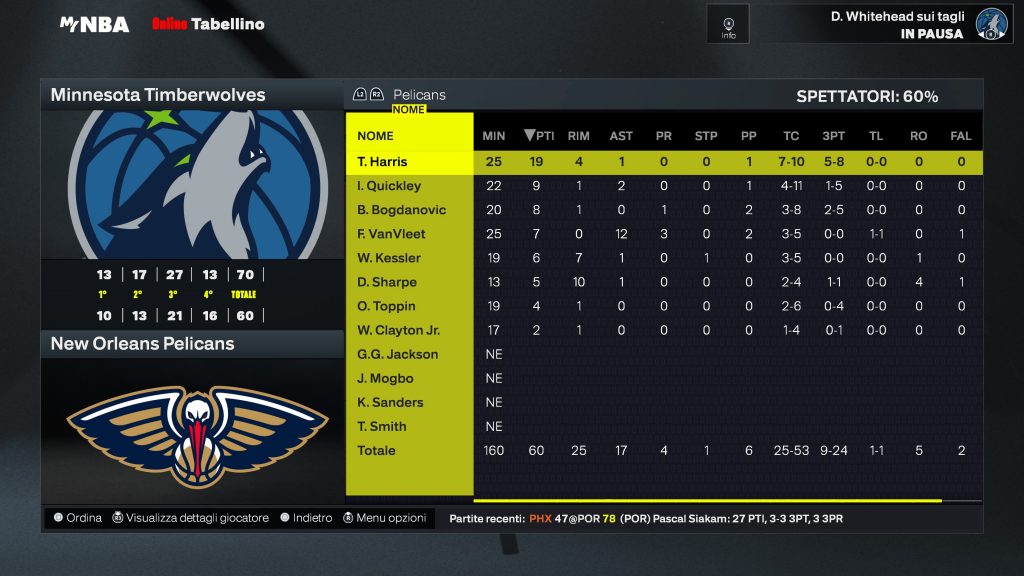This screenshot has width=1024, height=576.
Task: Select I. Quickley in the box score
Action: [x=389, y=186]
